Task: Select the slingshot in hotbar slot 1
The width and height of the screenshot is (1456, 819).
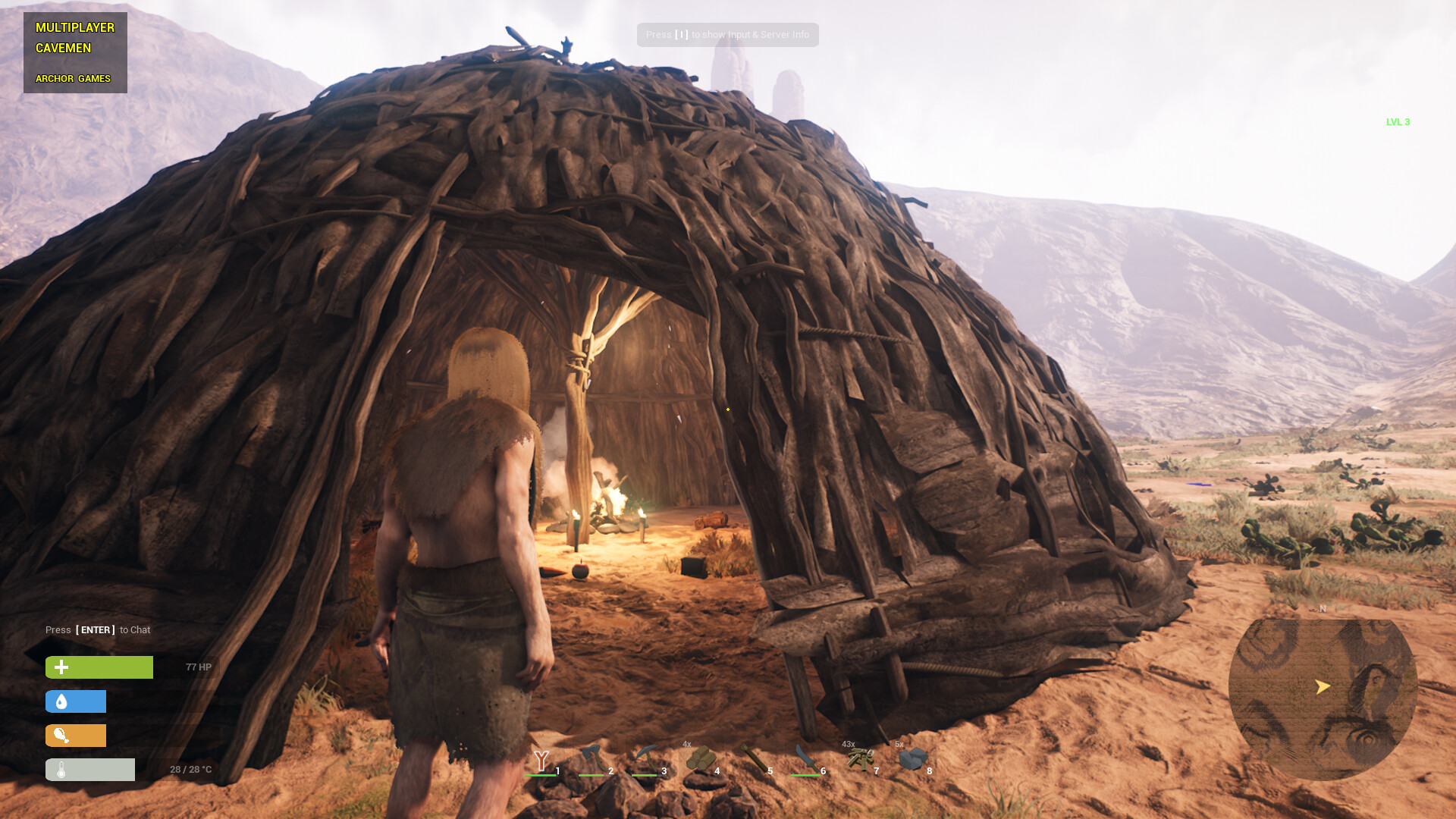Action: 541,760
